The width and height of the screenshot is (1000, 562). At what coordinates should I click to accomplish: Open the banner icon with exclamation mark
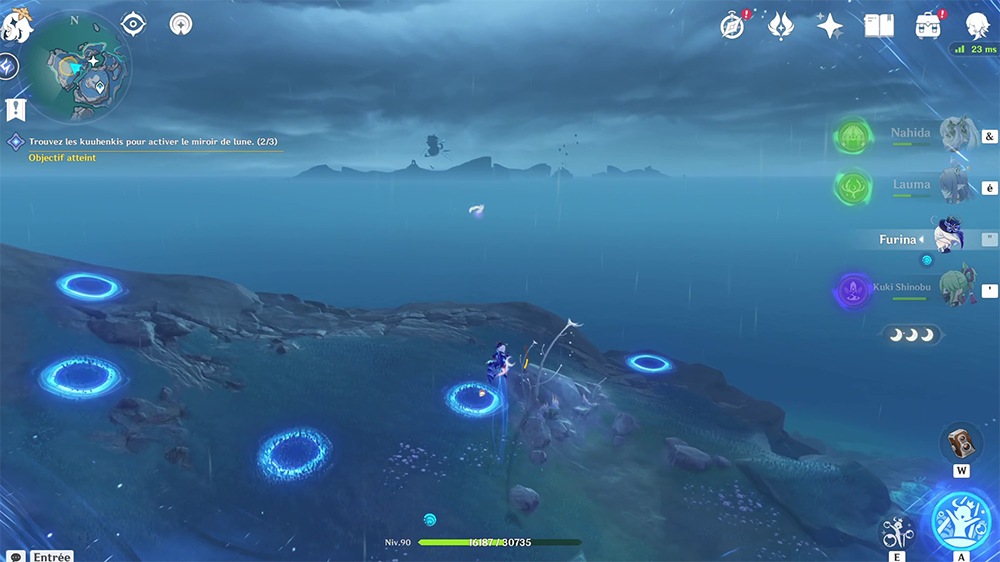(14, 108)
